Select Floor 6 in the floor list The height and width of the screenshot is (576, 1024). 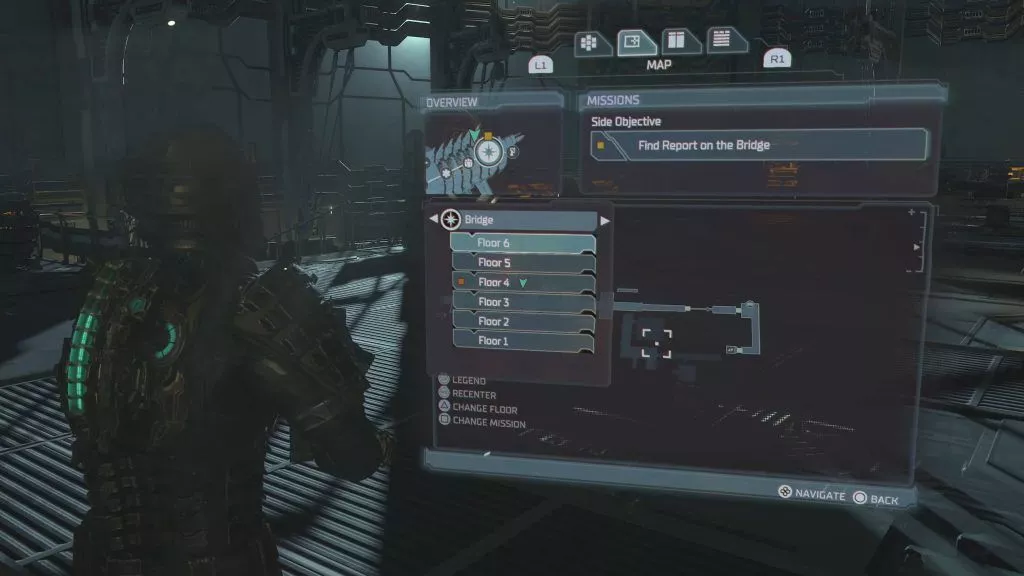tap(522, 243)
